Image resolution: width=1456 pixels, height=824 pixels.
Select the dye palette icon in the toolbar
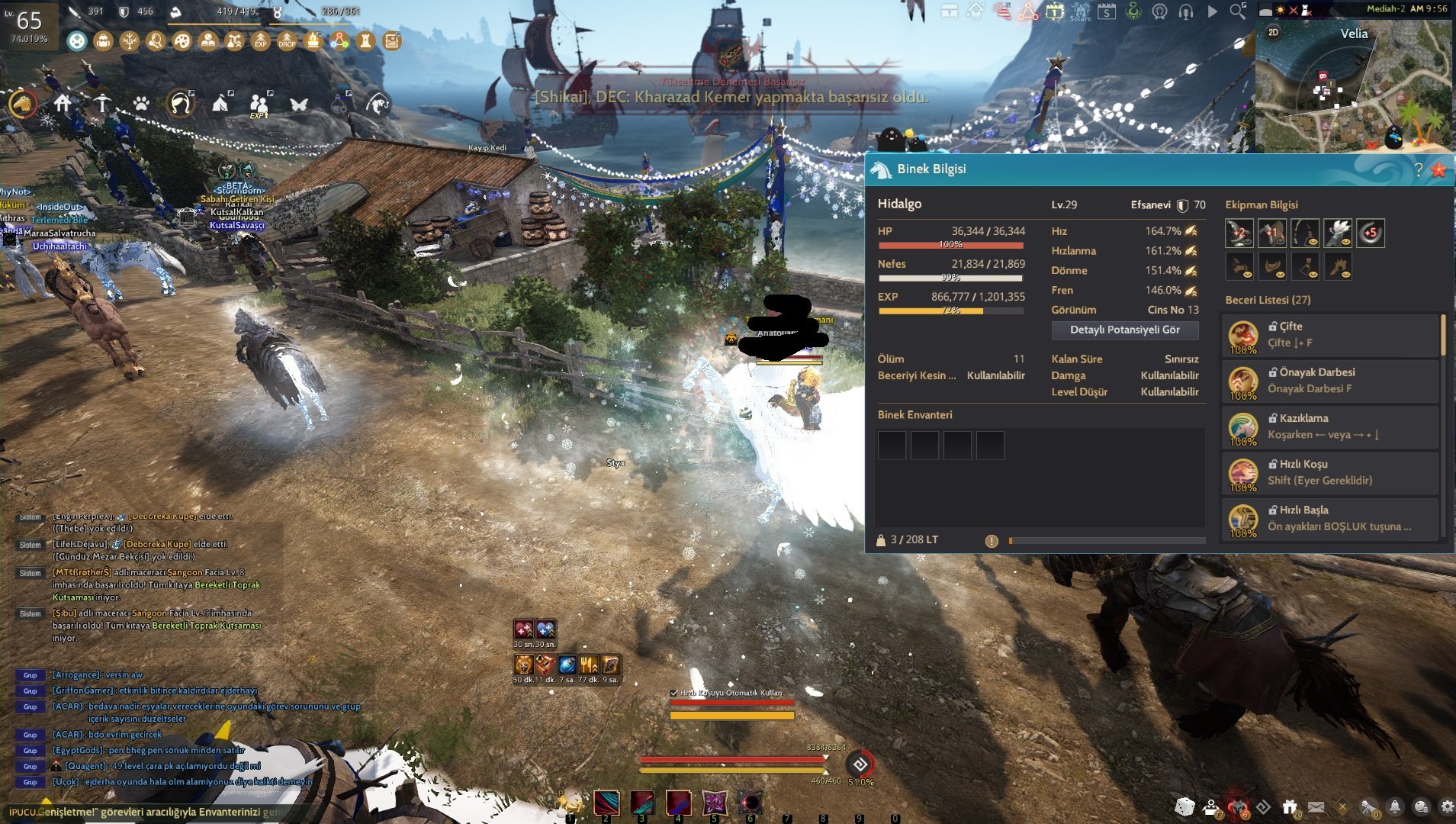point(183,42)
